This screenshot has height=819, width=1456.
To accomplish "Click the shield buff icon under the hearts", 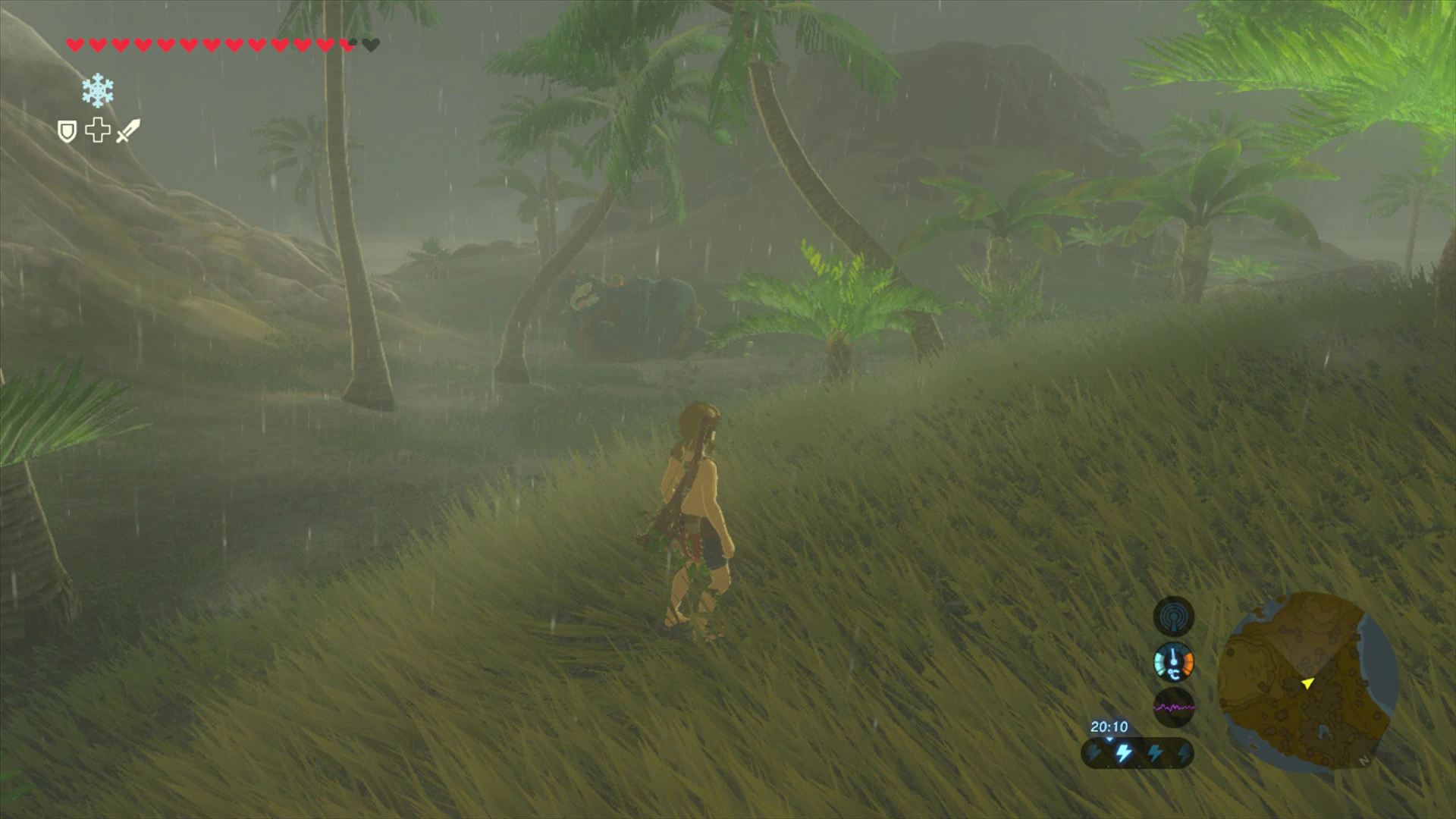I will click(x=67, y=130).
